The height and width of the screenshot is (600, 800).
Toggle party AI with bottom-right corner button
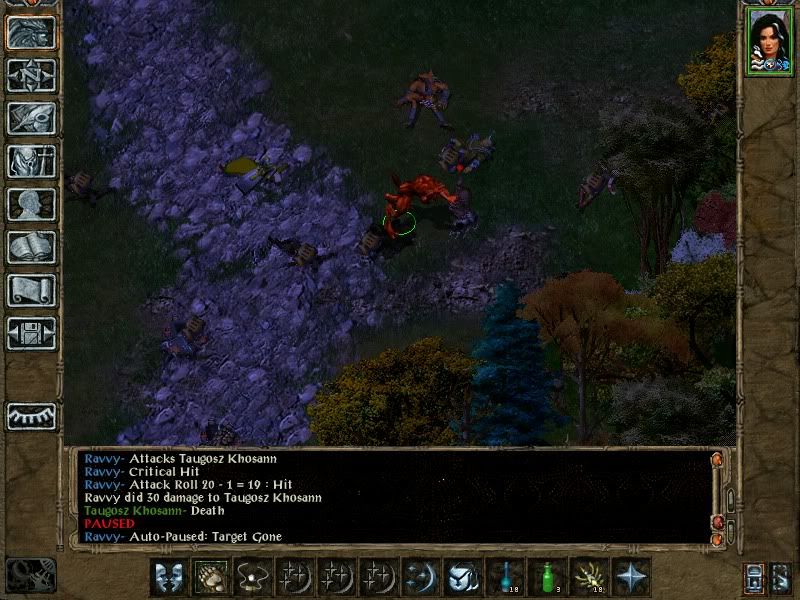781,577
